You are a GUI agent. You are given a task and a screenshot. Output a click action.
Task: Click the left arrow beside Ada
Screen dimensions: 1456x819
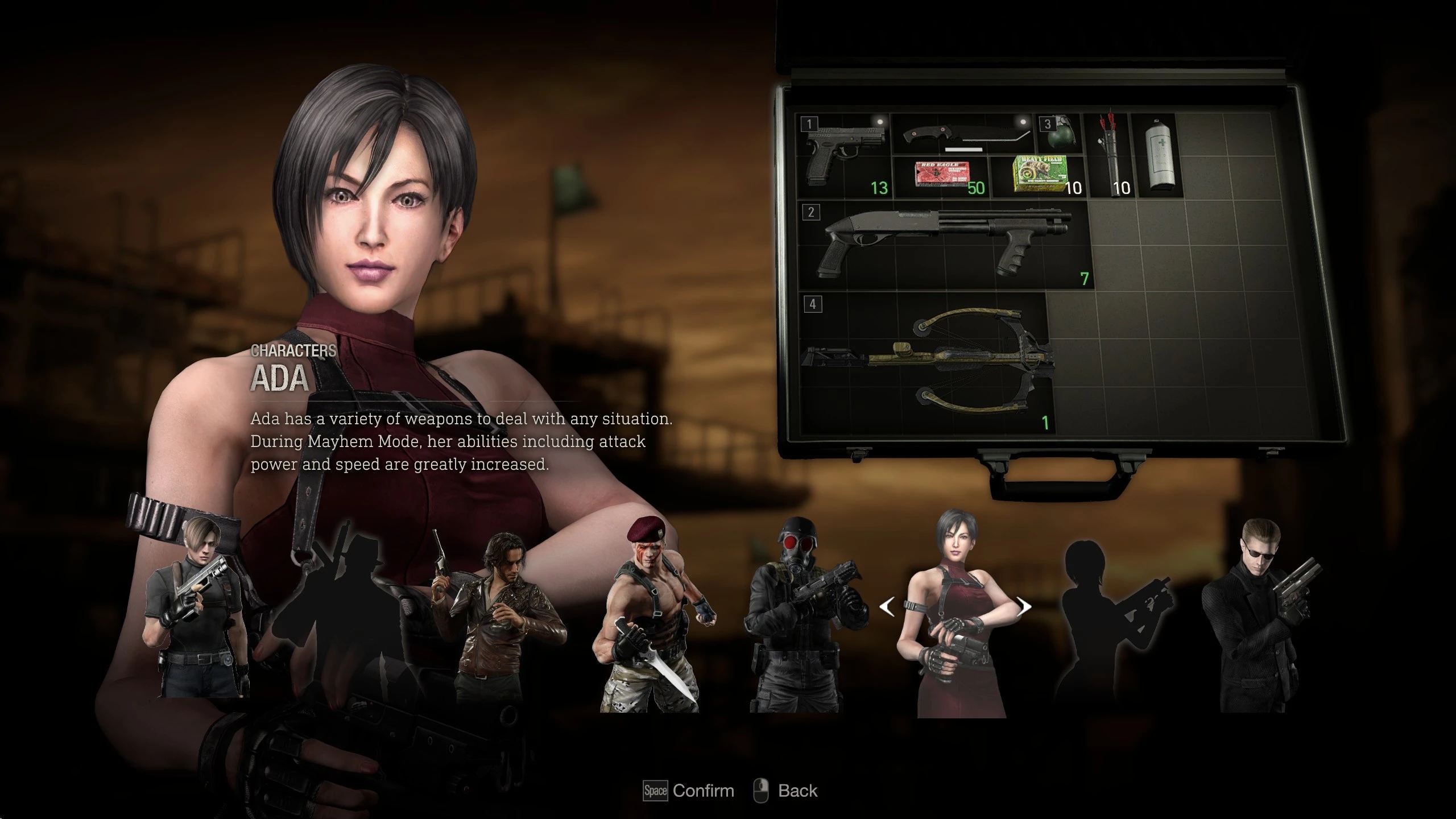pos(887,607)
